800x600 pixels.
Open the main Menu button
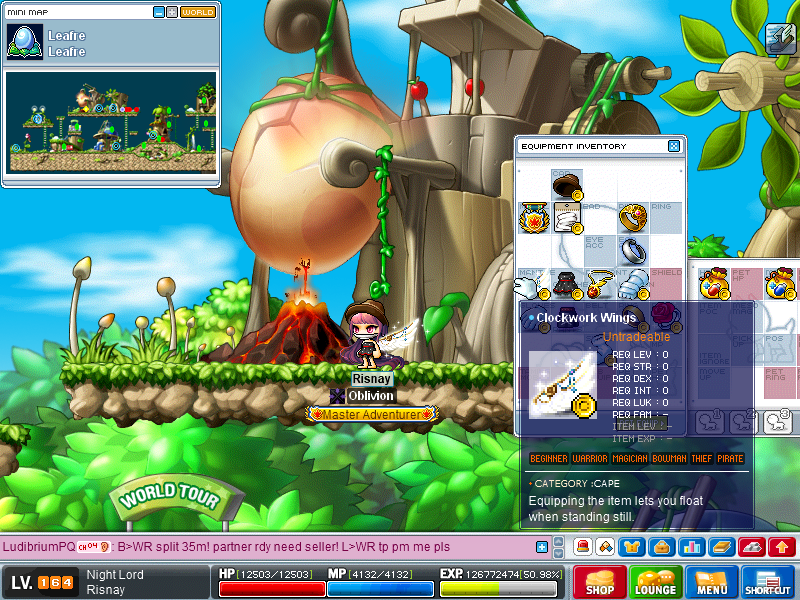click(x=712, y=582)
